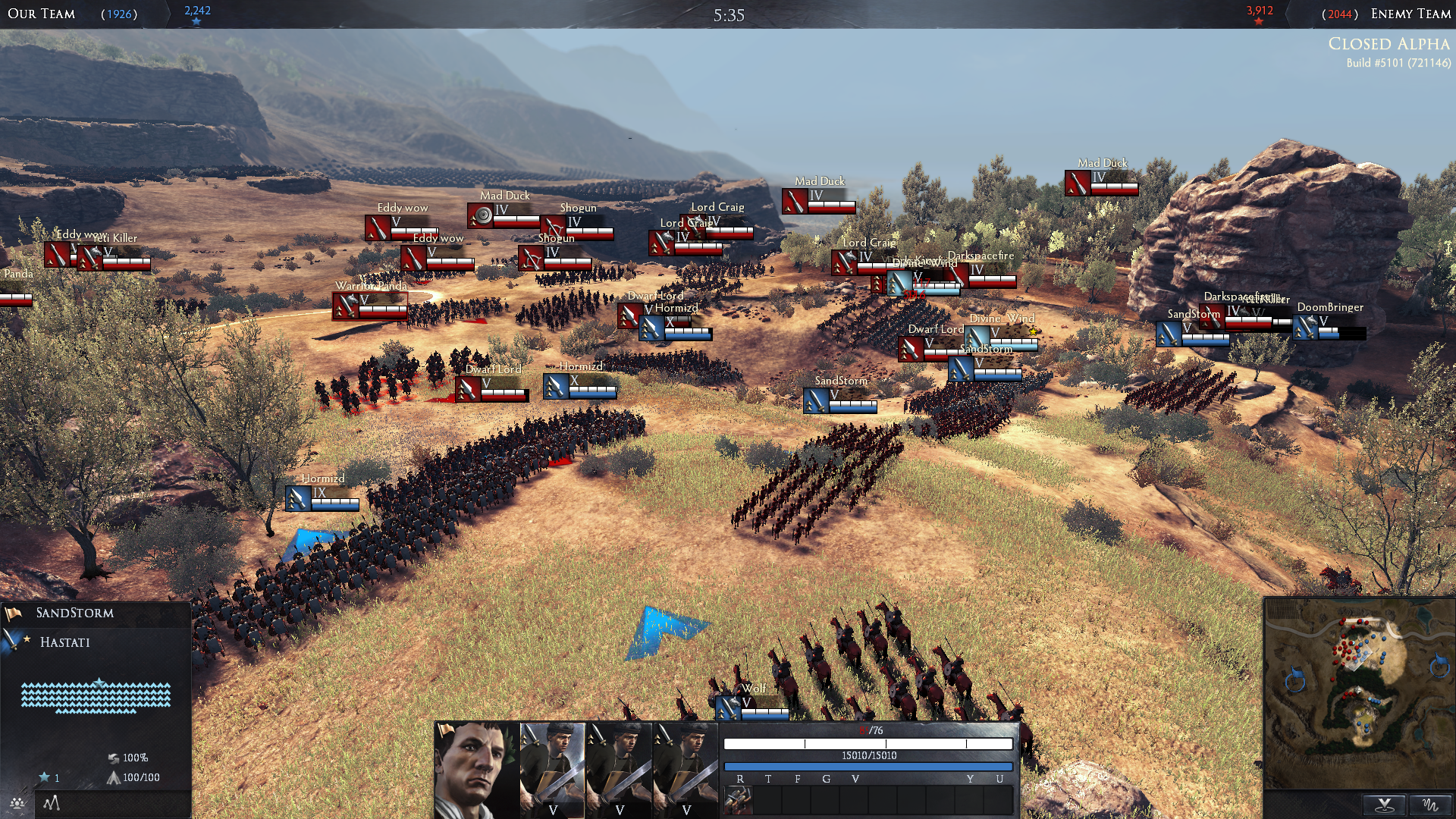
Task: Click the blue health bar showing 15010/15010
Action: click(x=872, y=764)
